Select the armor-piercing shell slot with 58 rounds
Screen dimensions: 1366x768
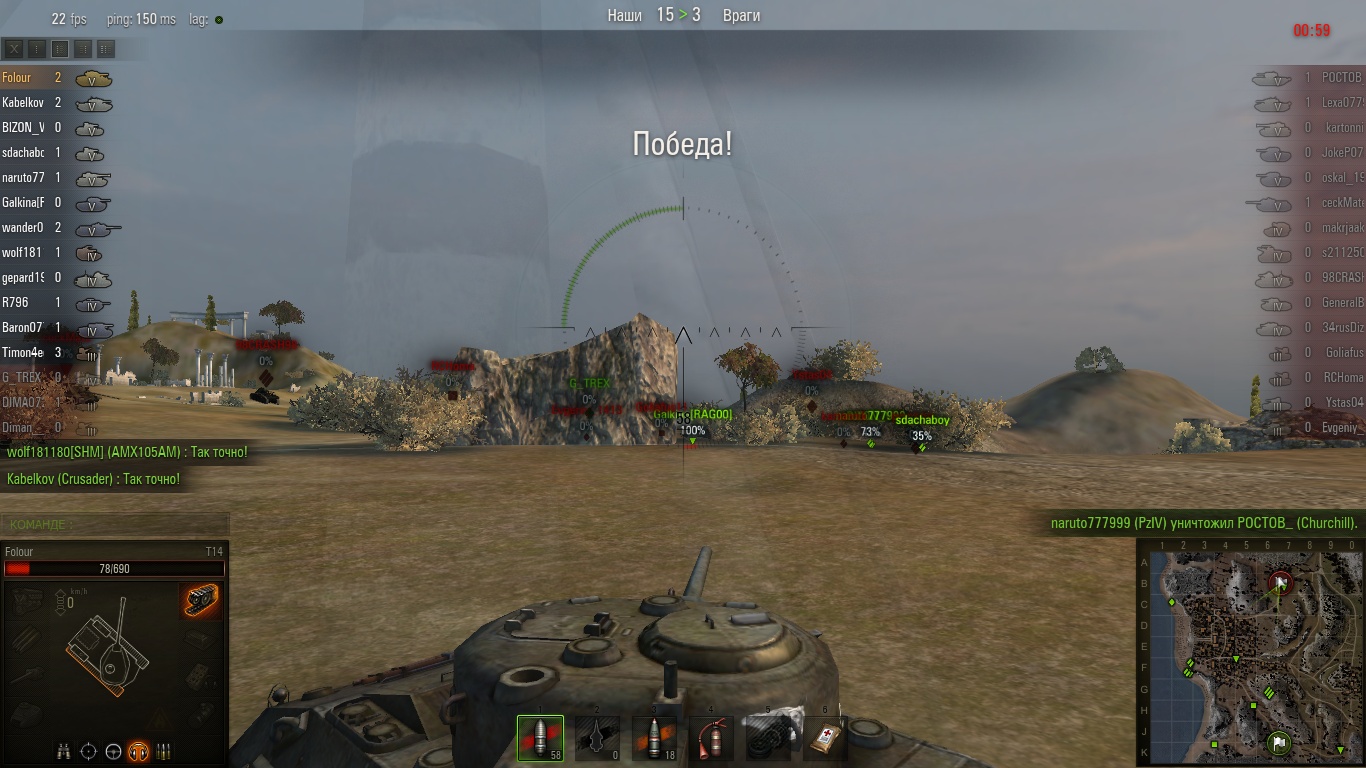(x=540, y=738)
